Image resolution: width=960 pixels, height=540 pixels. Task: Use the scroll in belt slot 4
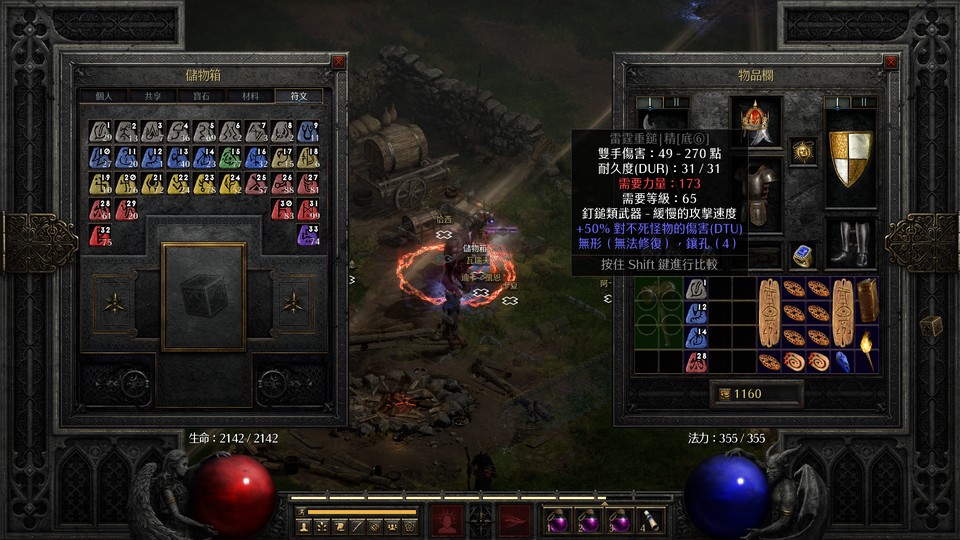(650, 520)
